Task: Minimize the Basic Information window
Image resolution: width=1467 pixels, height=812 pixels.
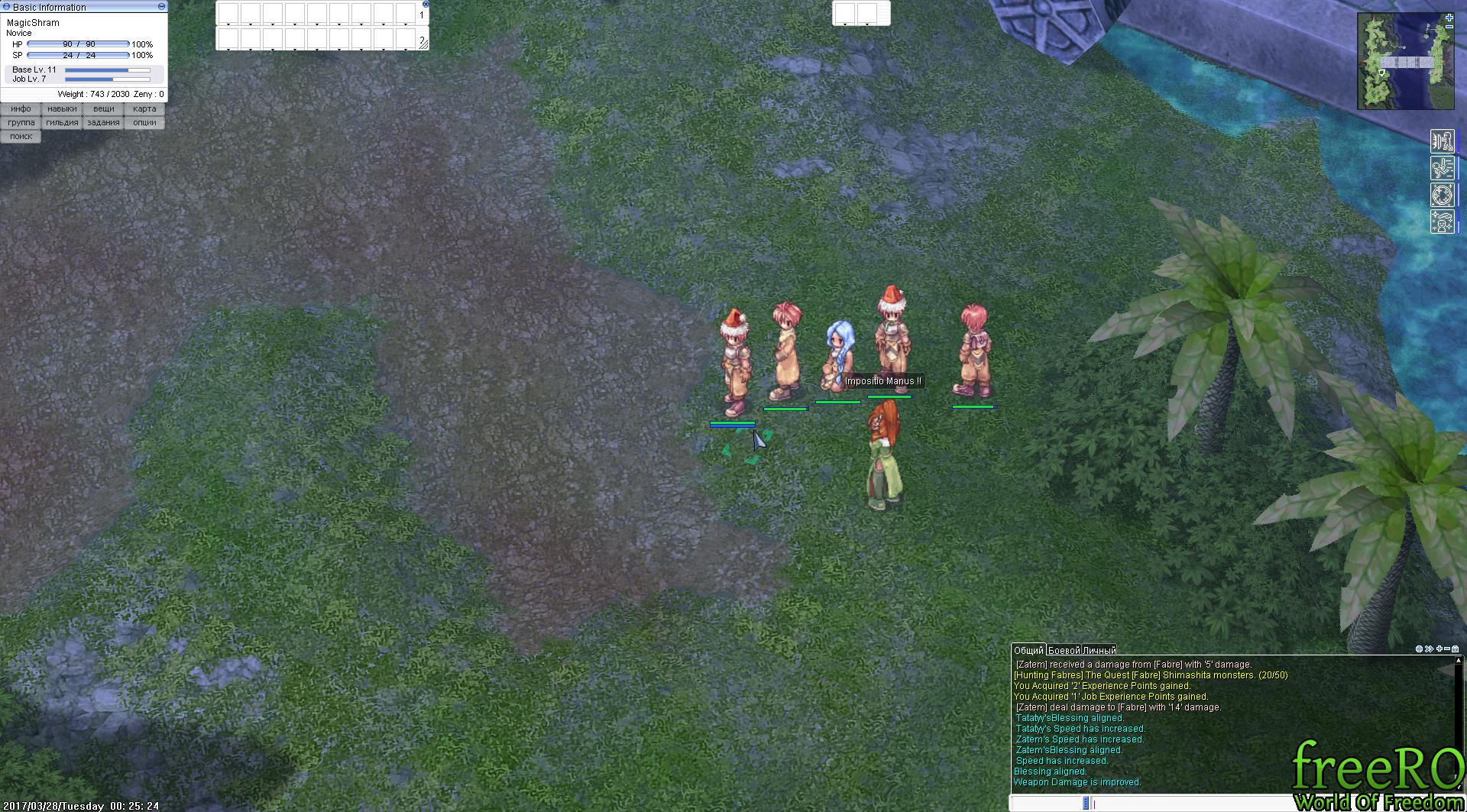Action: point(161,6)
